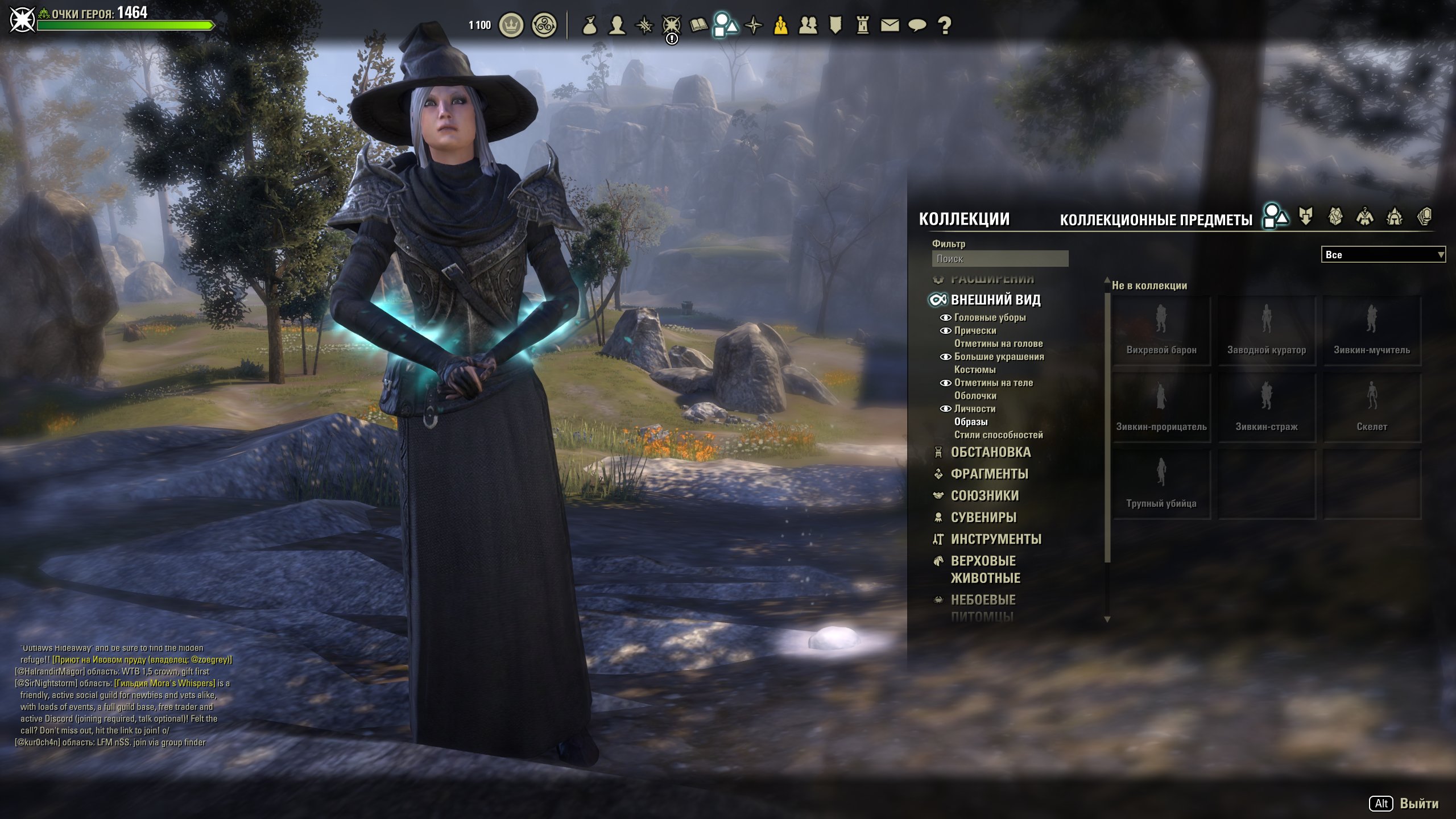
Task: Click the filter search field
Action: coord(999,259)
